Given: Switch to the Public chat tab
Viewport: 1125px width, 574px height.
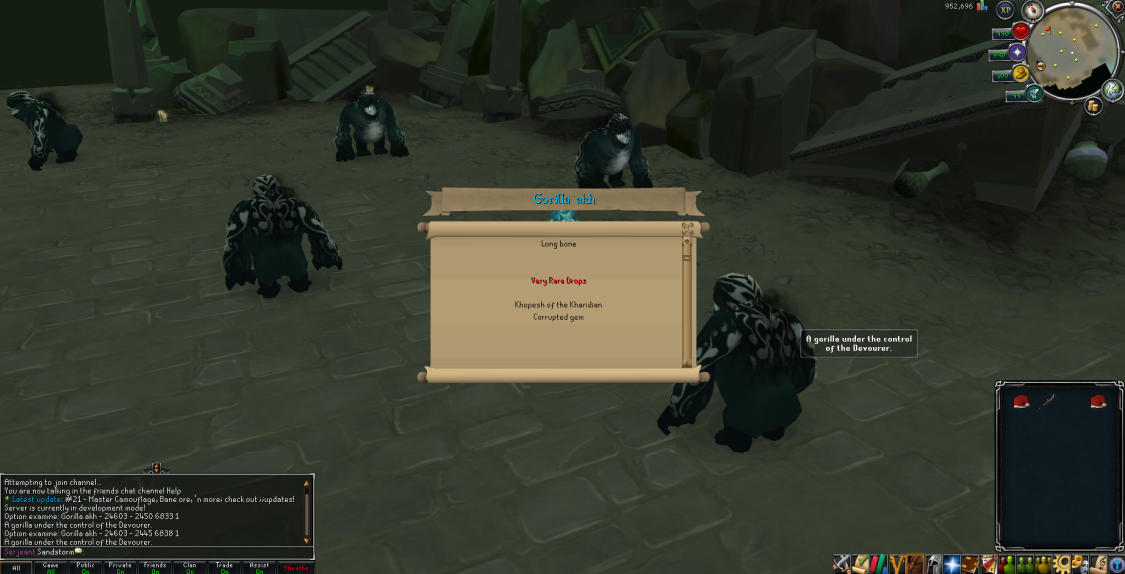Looking at the screenshot, I should (x=85, y=567).
